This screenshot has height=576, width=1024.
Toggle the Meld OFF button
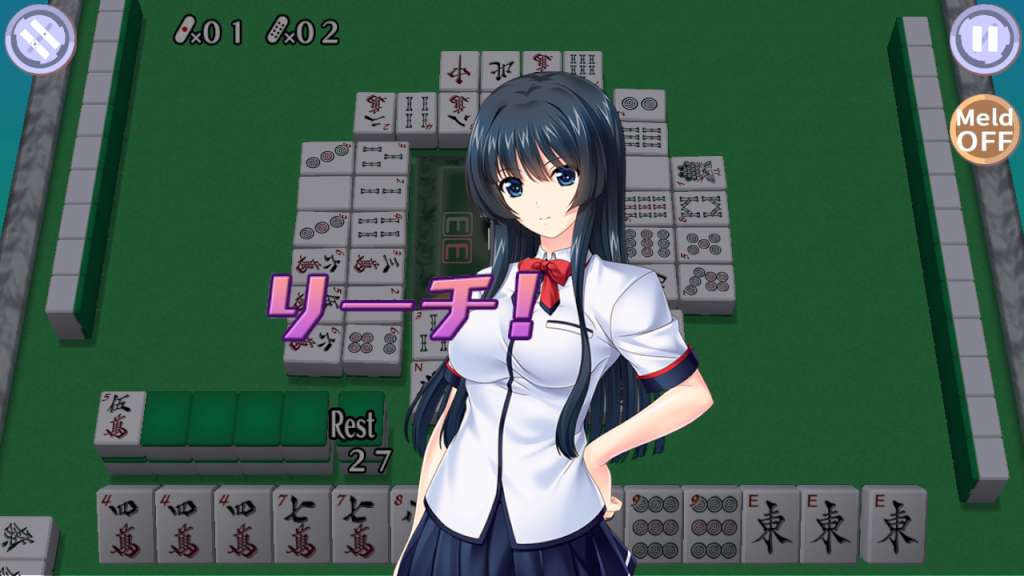pyautogui.click(x=984, y=130)
